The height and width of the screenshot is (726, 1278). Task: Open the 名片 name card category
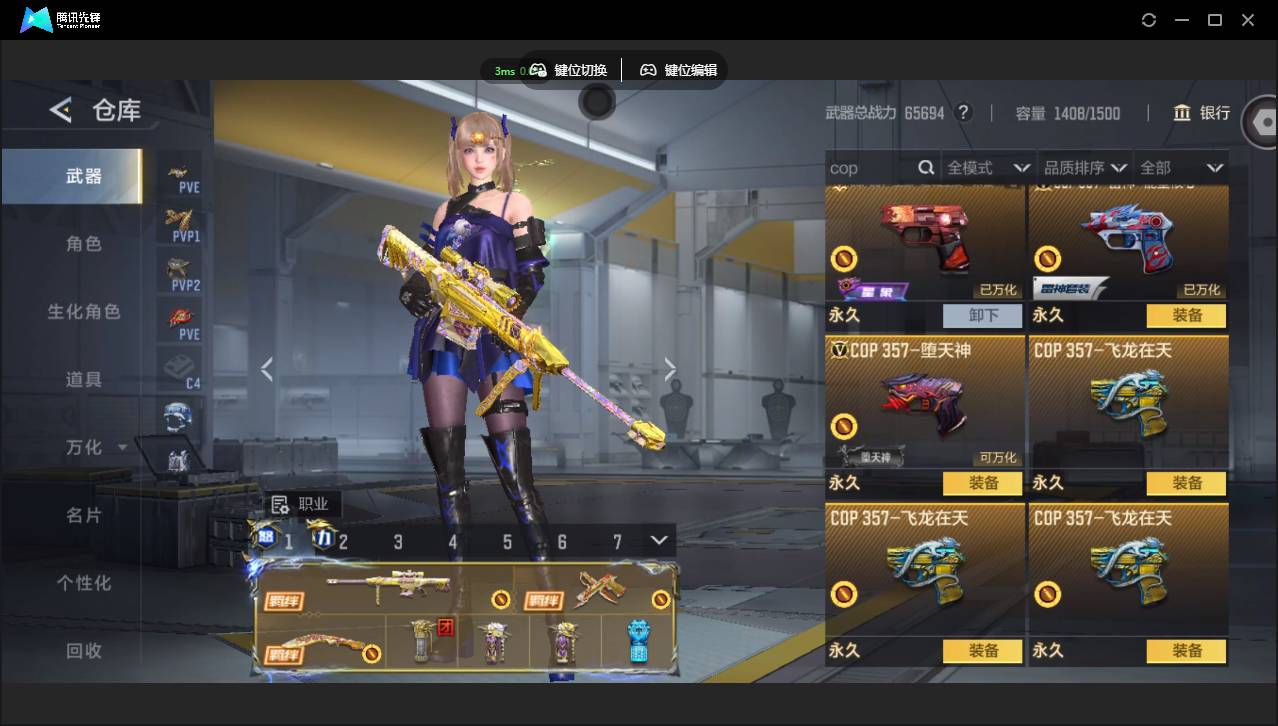84,515
